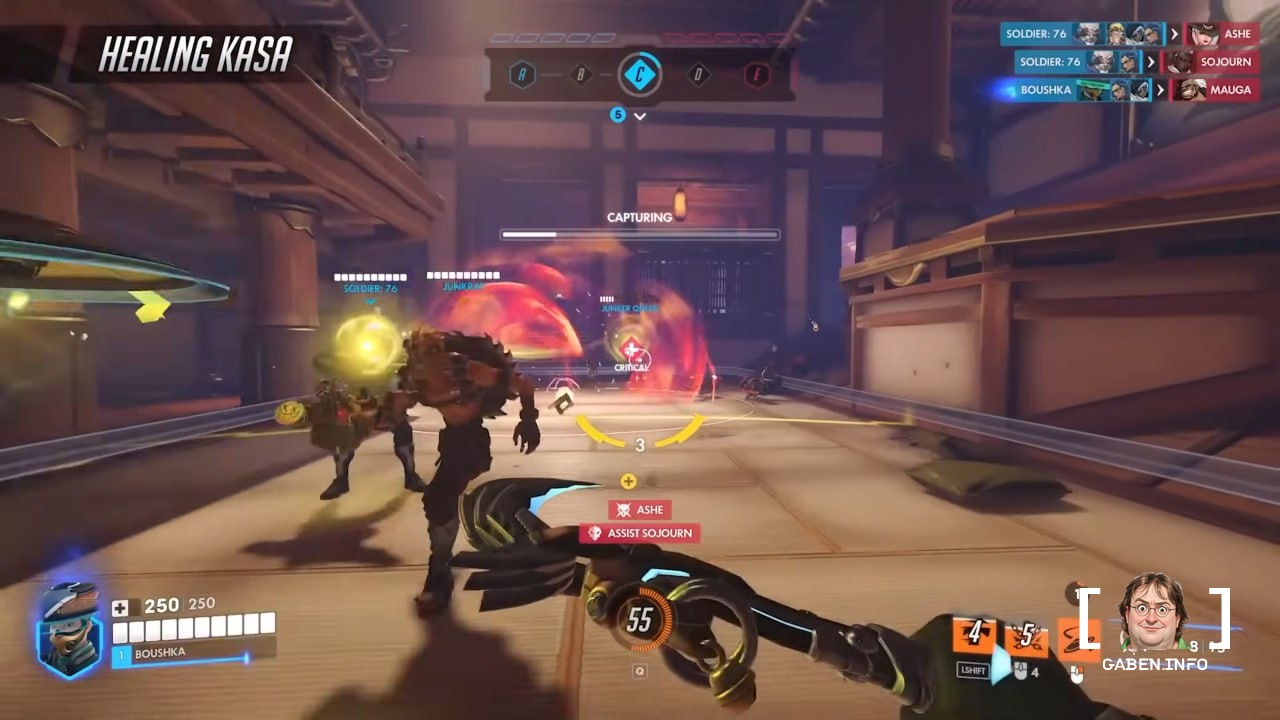Toggle point A marker on the objective bar
The width and height of the screenshot is (1280, 720).
pyautogui.click(x=521, y=73)
